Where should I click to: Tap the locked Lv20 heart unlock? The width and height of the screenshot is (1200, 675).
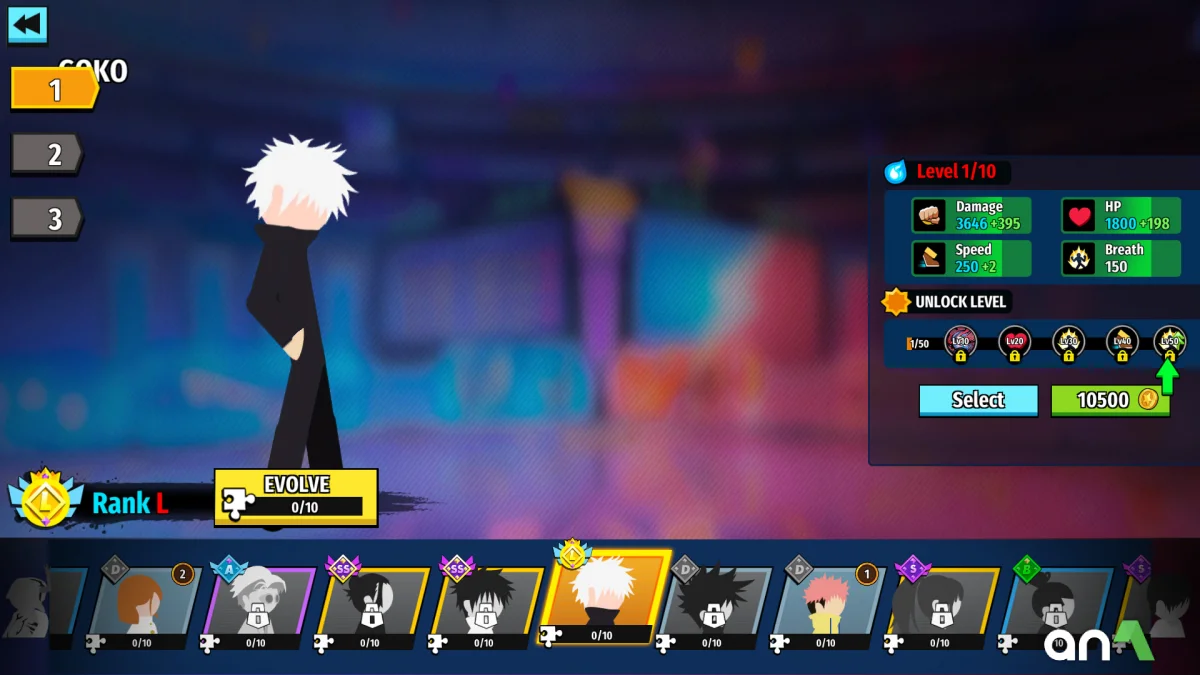click(x=1015, y=343)
